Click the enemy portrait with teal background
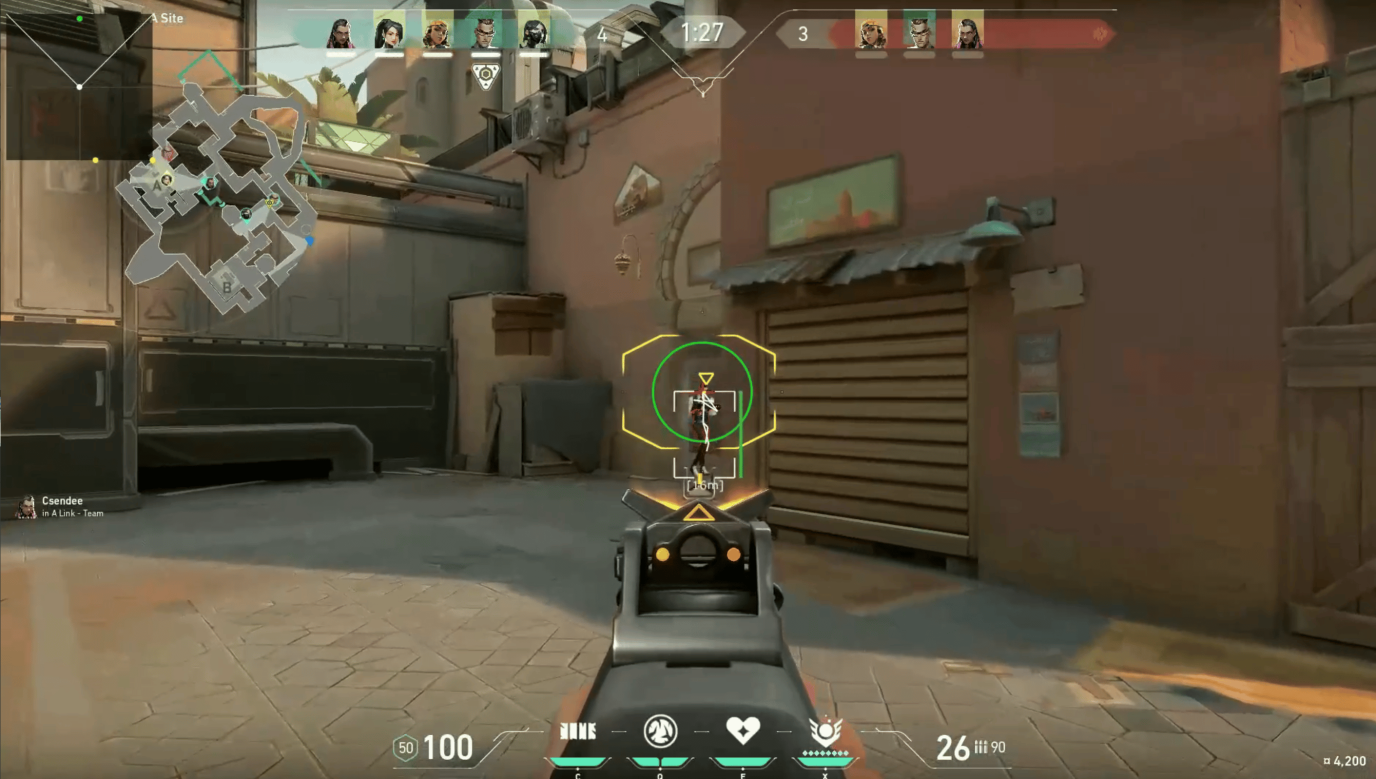This screenshot has width=1376, height=779. coord(919,34)
